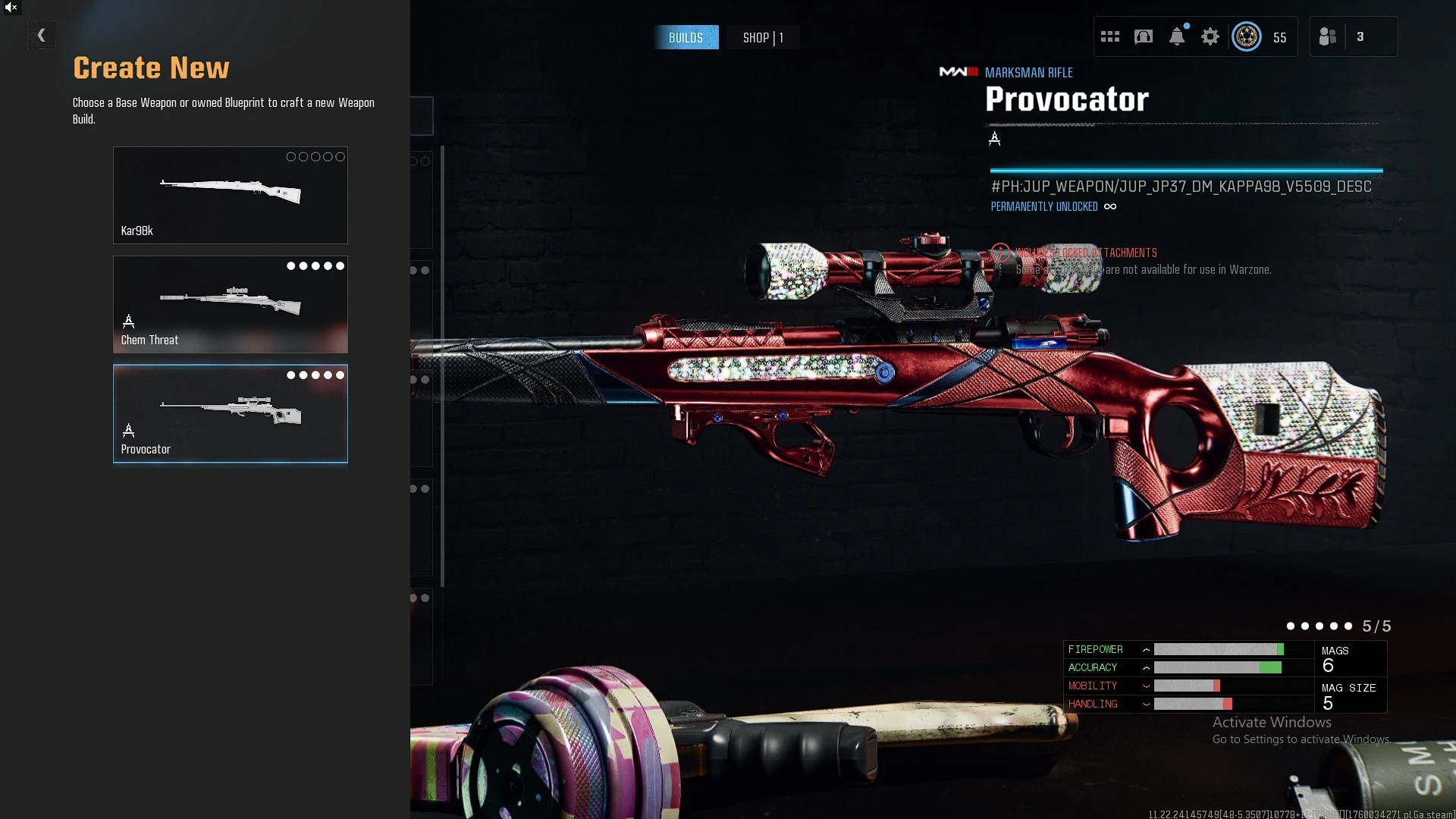Select the Provocator blueprint tile

pos(230,413)
